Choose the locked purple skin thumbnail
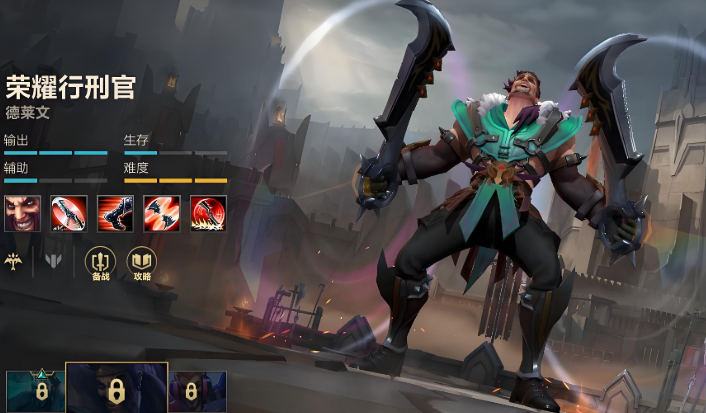The height and width of the screenshot is (413, 706). coord(197,391)
